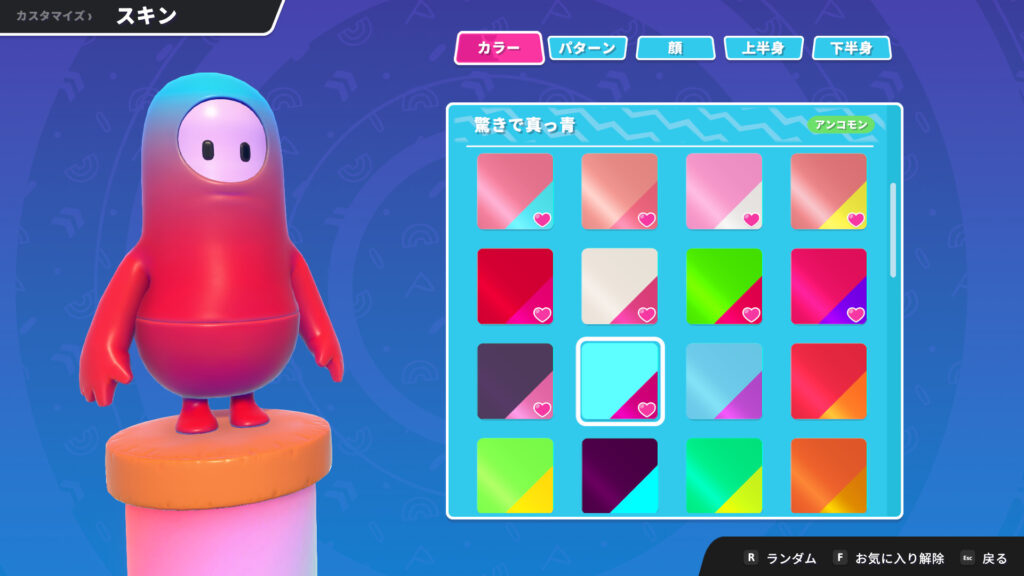This screenshot has width=1024, height=576.
Task: Choose the solid crimson red swatch
Action: click(515, 286)
